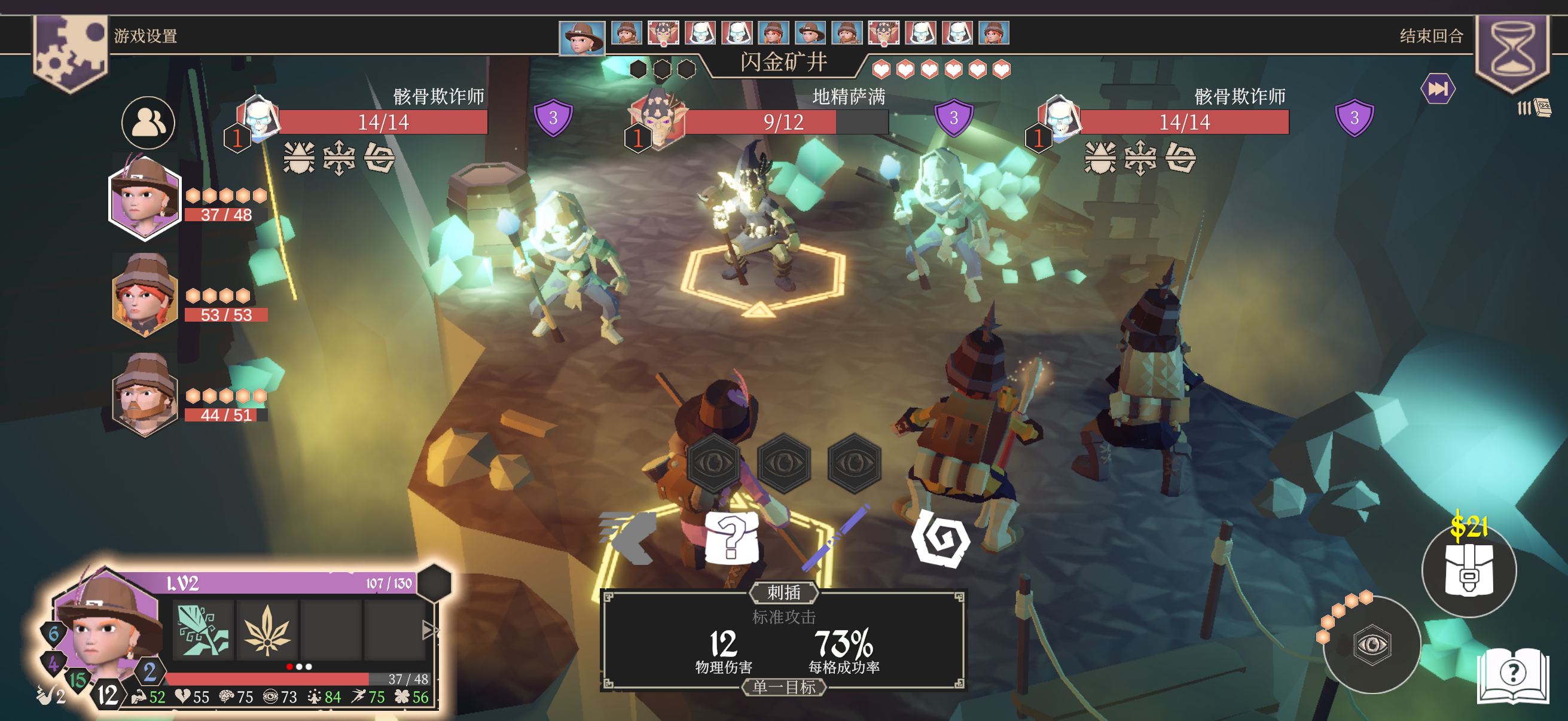Click the fast-forward speed button
The width and height of the screenshot is (1568, 721).
1437,90
